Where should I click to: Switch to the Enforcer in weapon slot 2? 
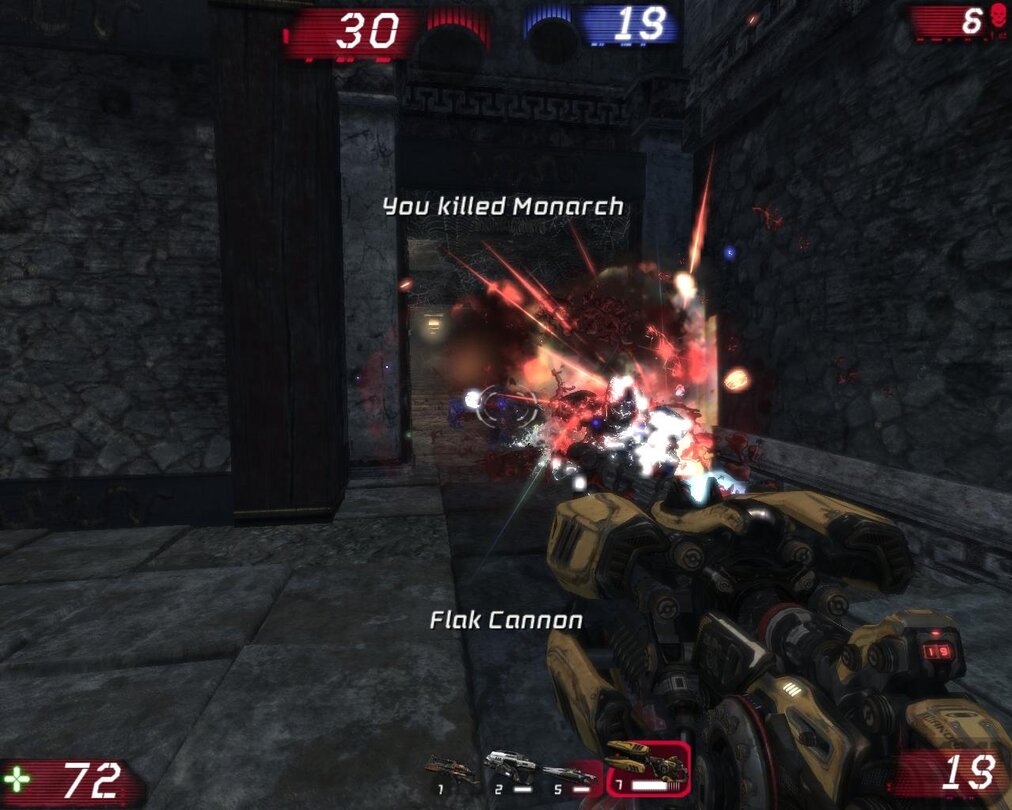click(x=510, y=769)
